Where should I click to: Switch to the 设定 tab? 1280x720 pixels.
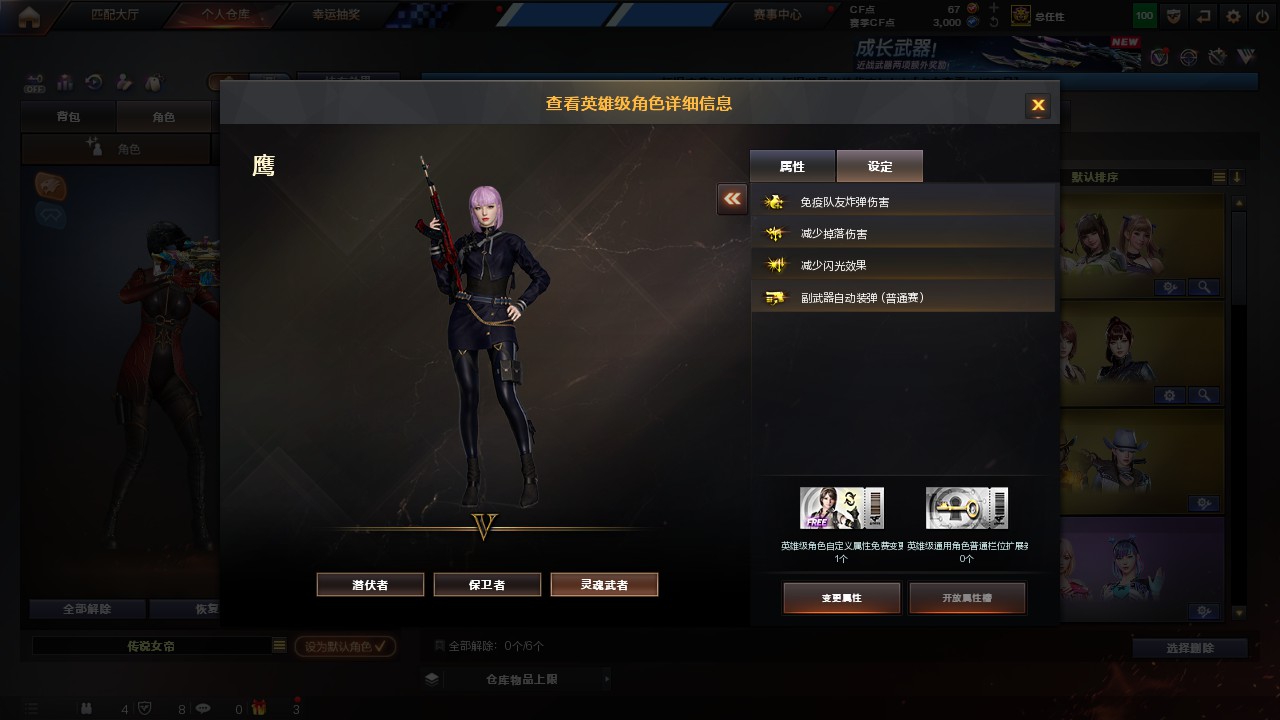click(x=880, y=166)
